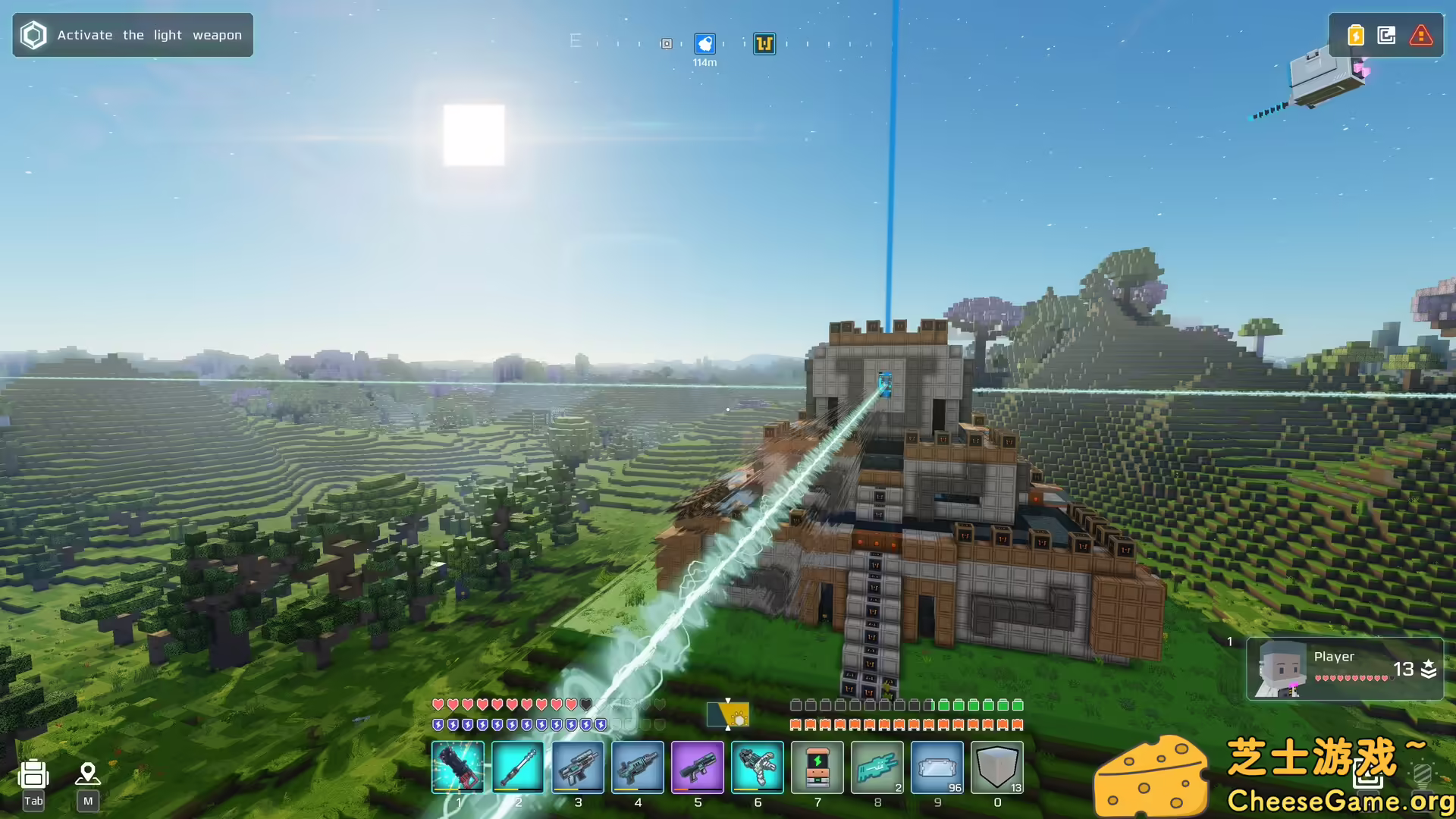Choose the arcade-style energy machine item
The height and width of the screenshot is (819, 1456).
click(x=817, y=767)
